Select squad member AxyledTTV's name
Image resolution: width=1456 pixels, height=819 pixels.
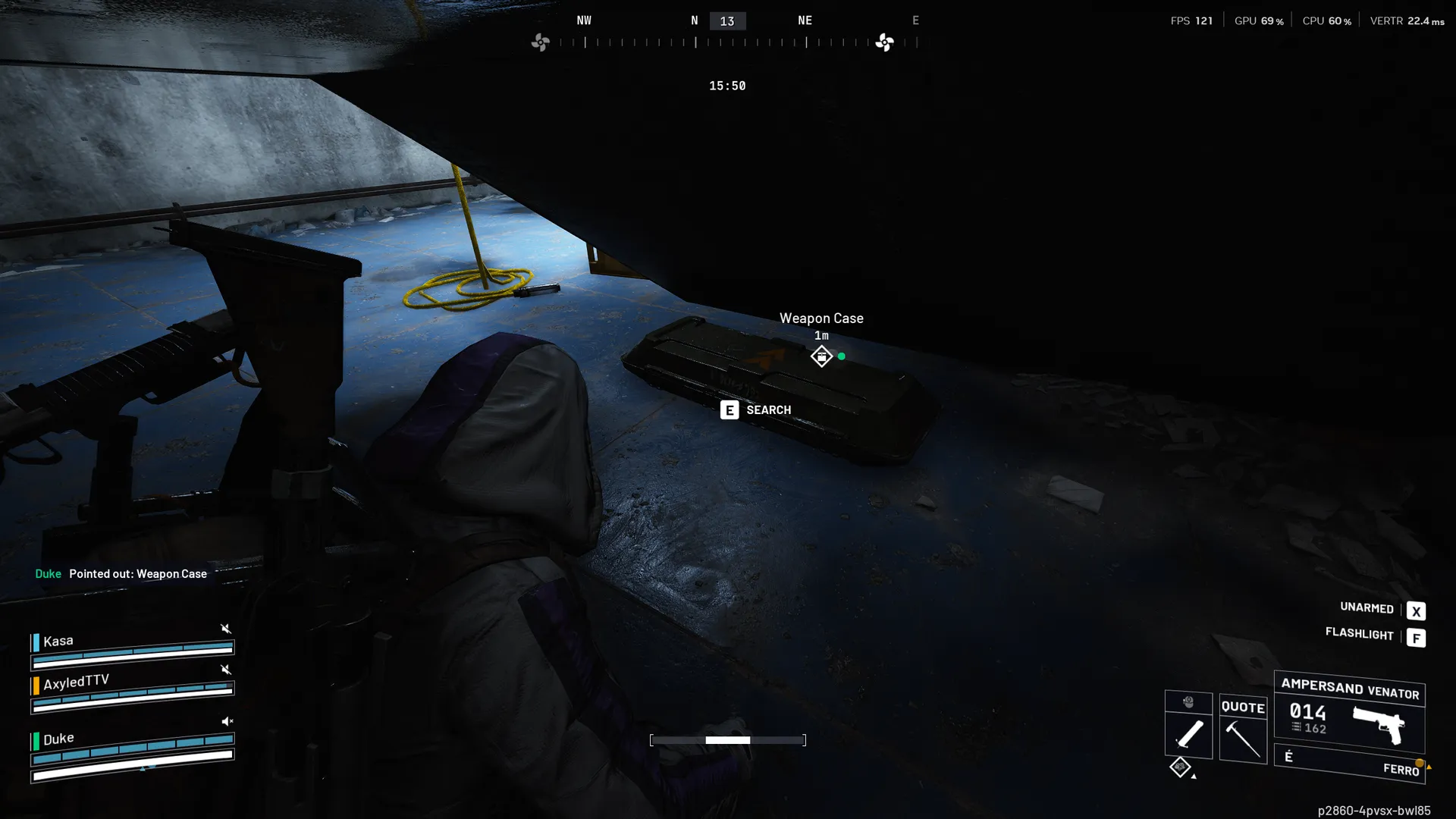pos(76,682)
